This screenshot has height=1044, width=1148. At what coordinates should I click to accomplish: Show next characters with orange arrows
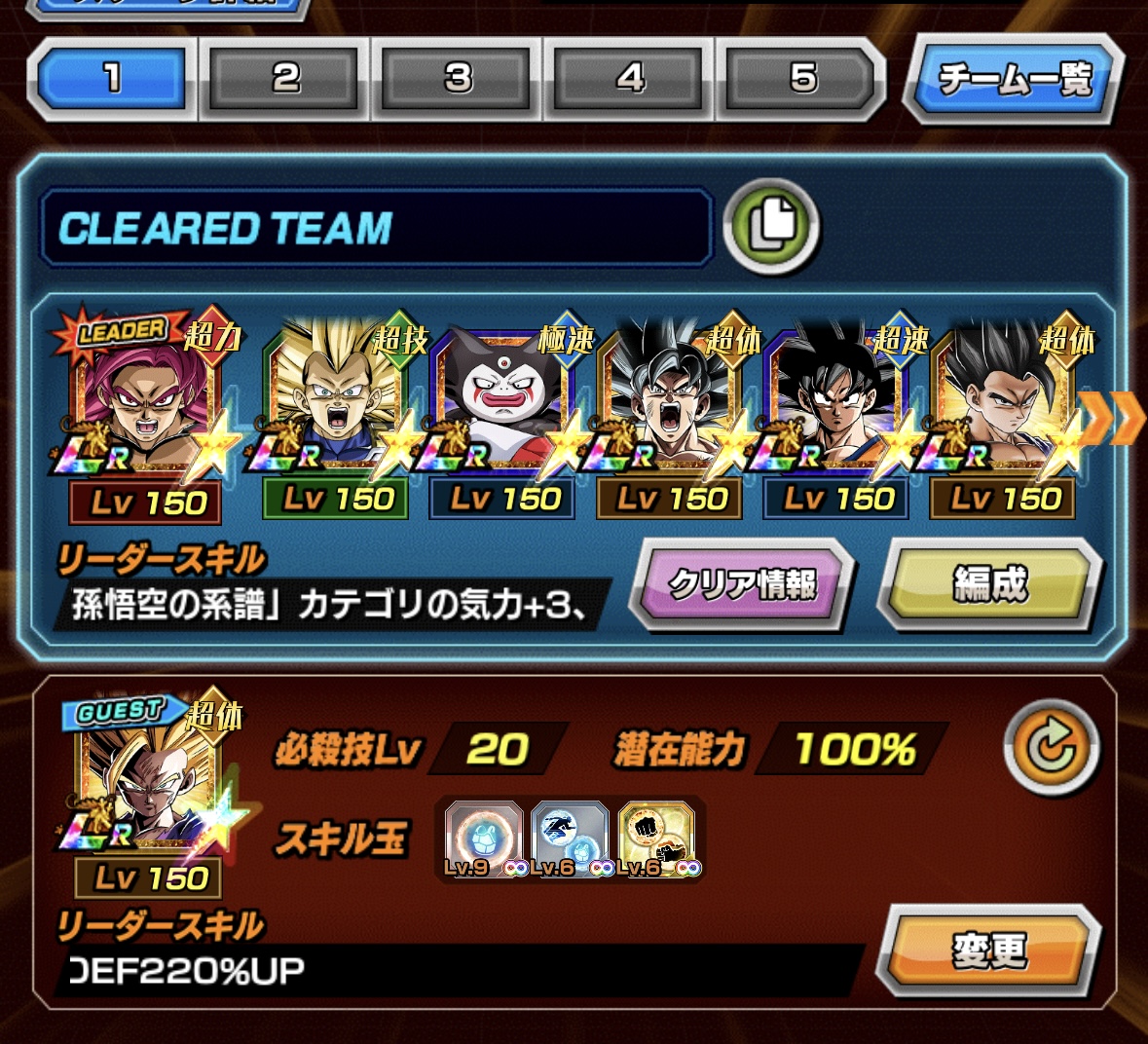(1112, 419)
